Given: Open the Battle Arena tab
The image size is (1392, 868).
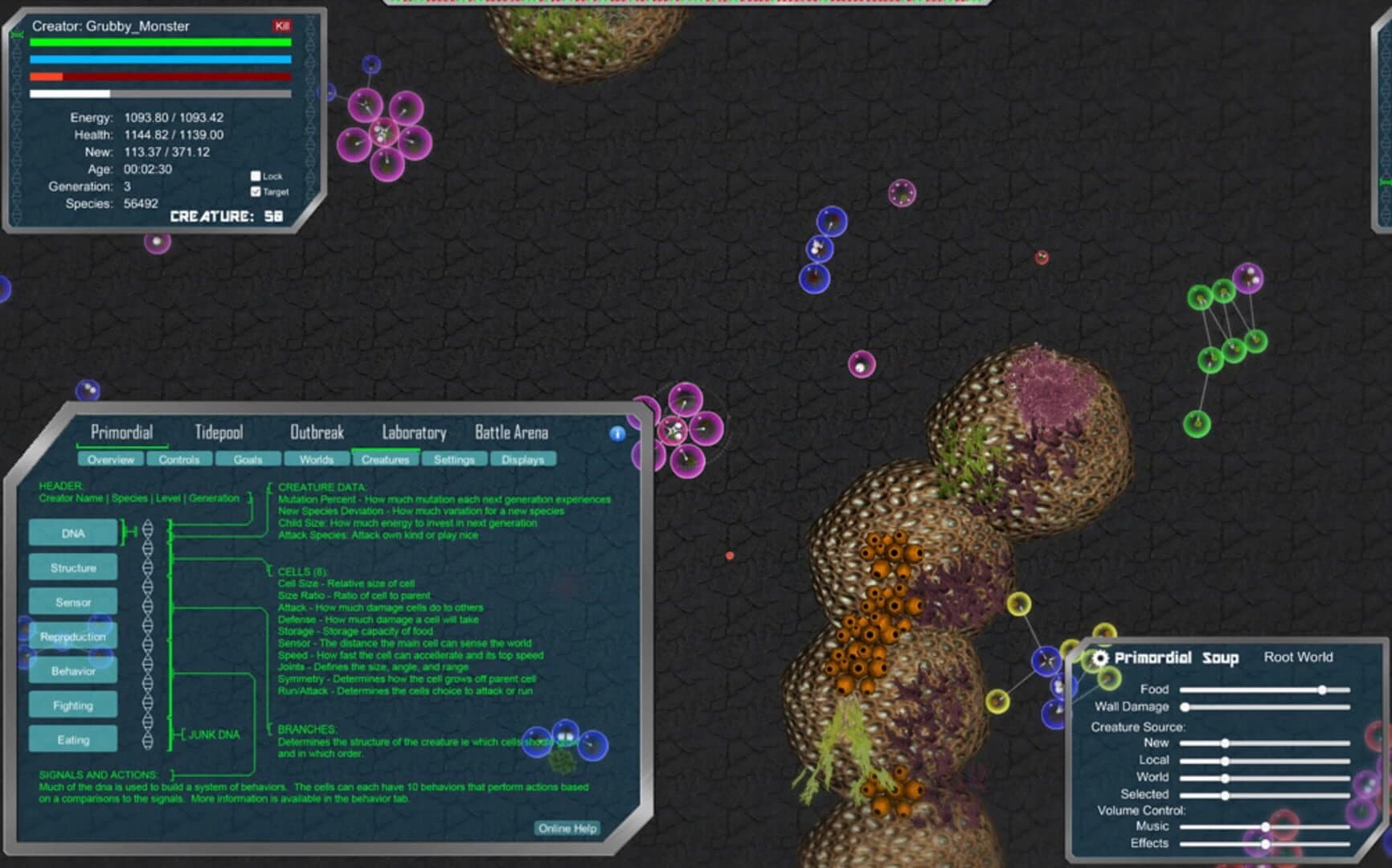Looking at the screenshot, I should 511,432.
